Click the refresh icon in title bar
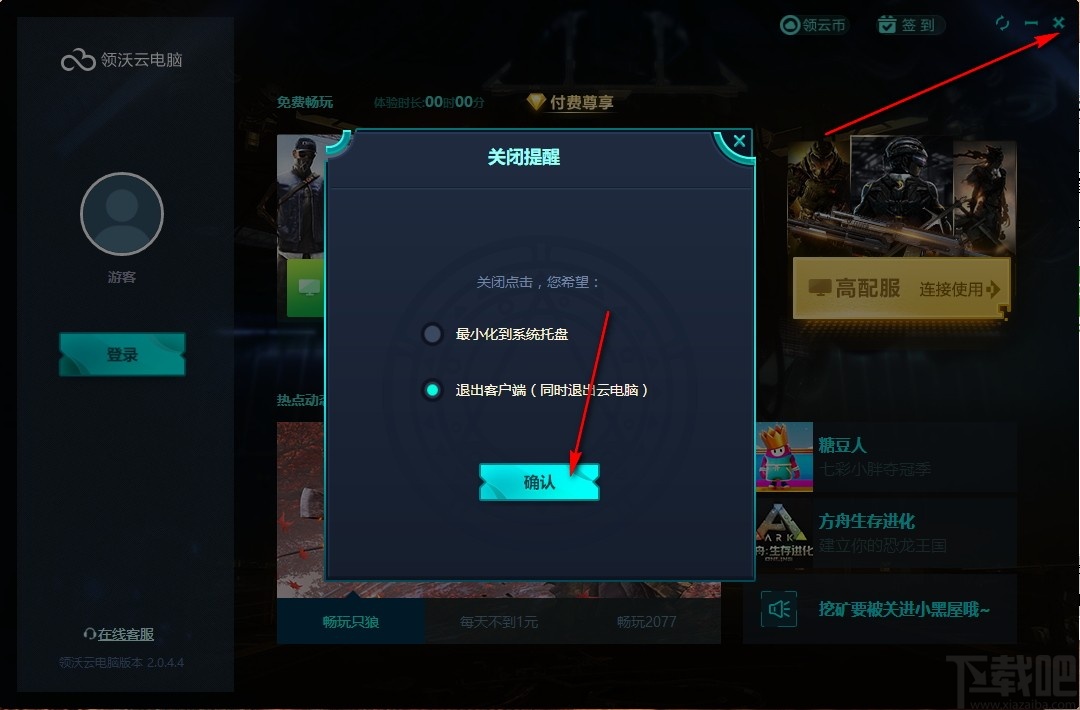The height and width of the screenshot is (710, 1080). (x=1003, y=23)
